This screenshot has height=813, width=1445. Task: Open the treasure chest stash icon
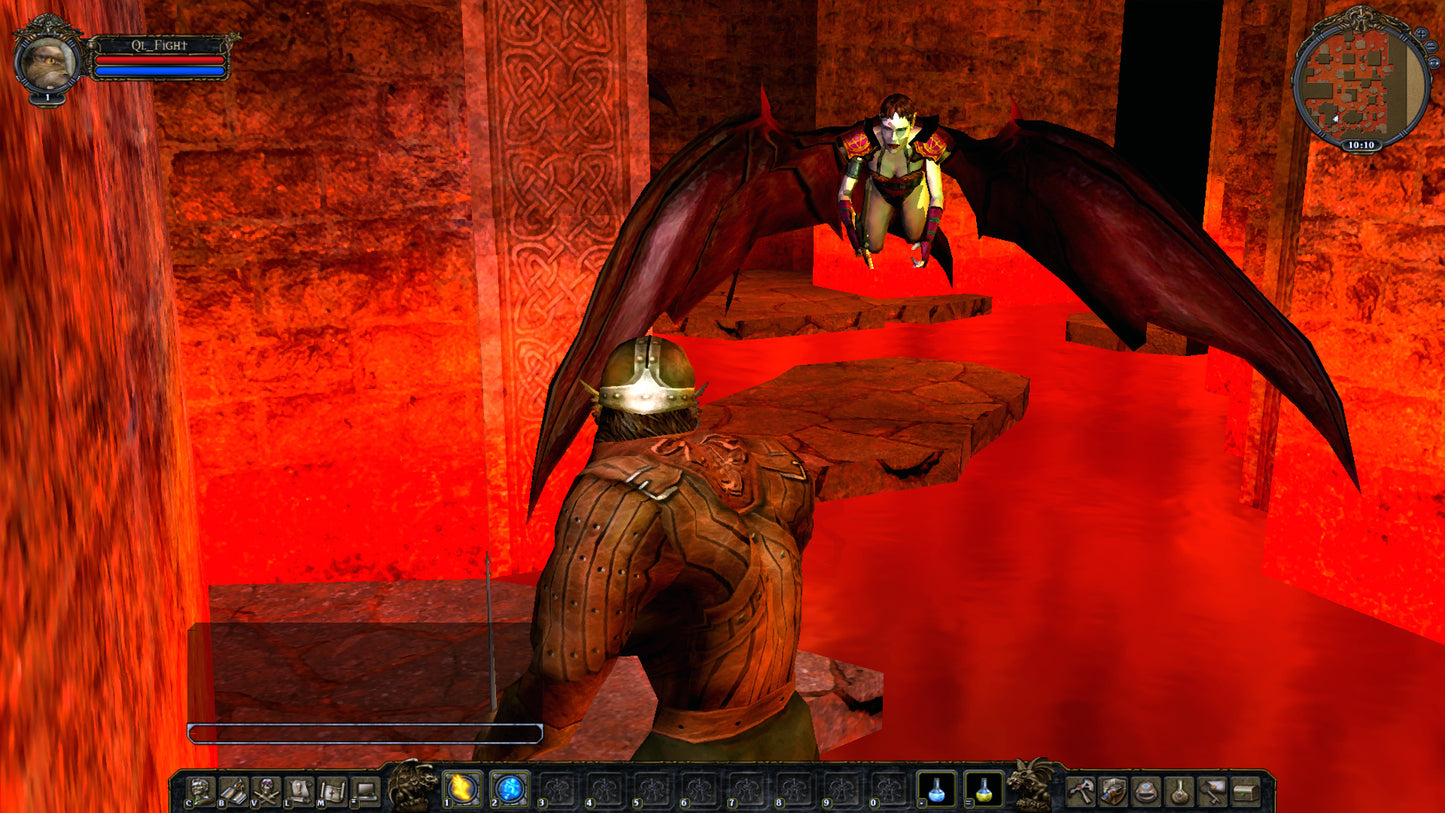pos(1243,789)
